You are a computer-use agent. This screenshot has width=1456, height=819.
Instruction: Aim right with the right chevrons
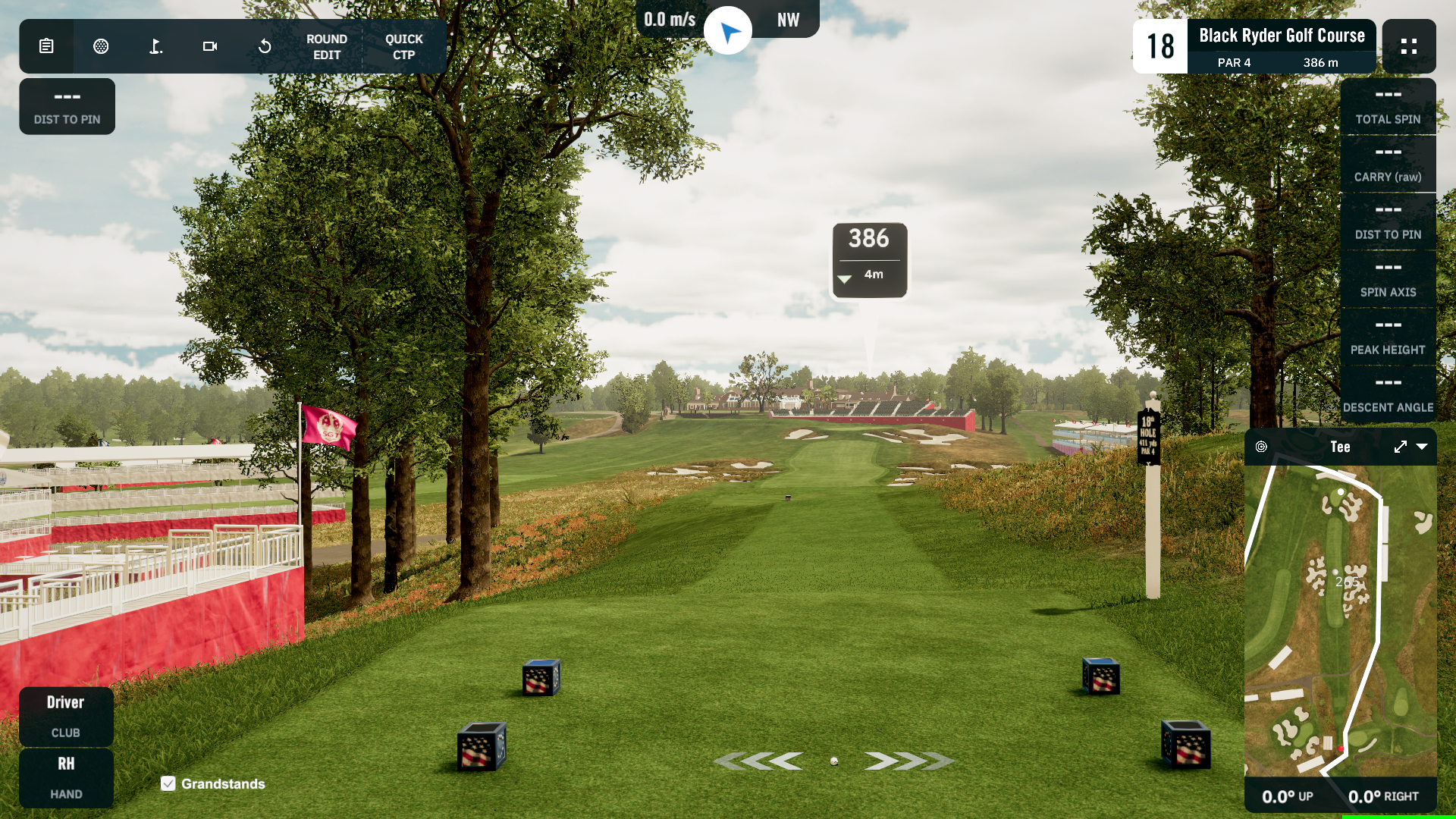(x=908, y=761)
